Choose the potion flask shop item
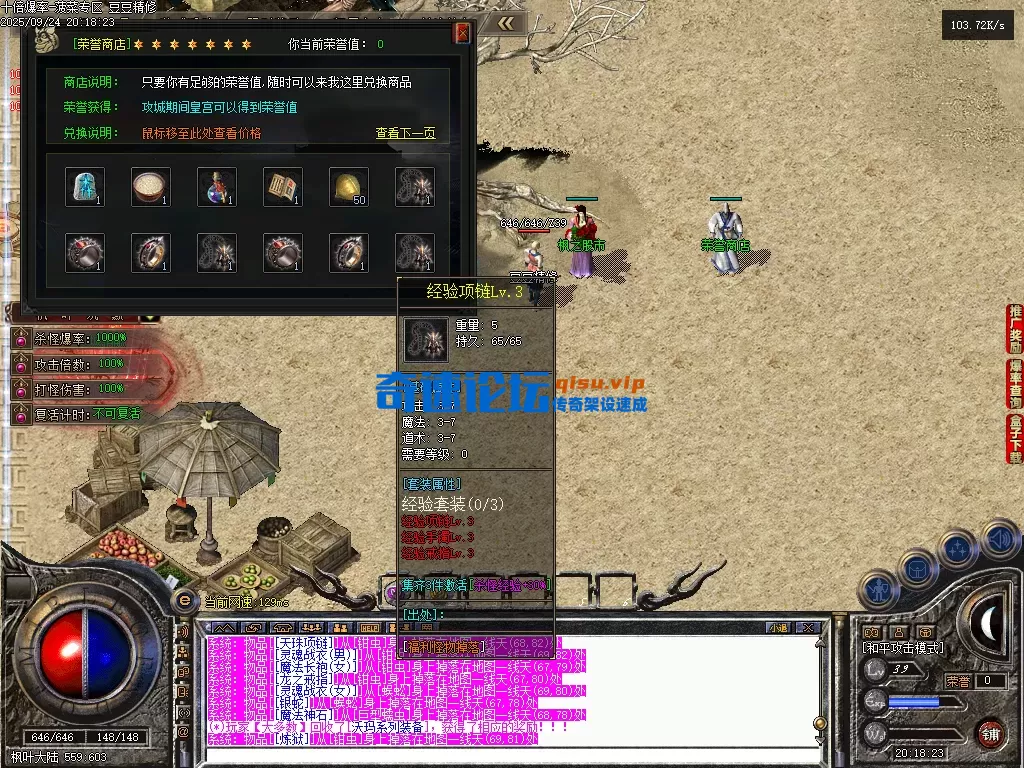 click(217, 187)
